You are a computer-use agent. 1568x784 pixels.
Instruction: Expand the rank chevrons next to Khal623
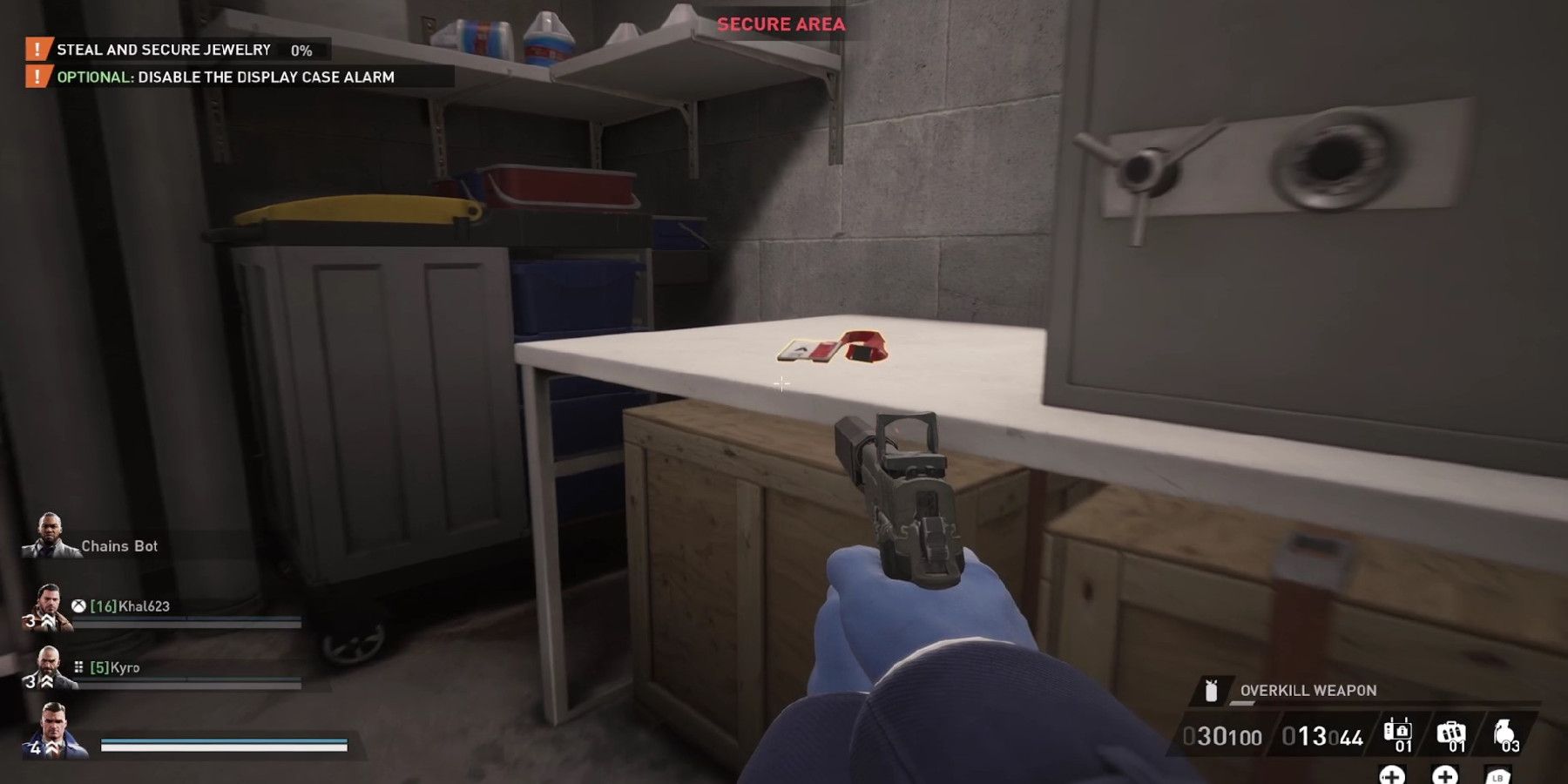[x=46, y=620]
